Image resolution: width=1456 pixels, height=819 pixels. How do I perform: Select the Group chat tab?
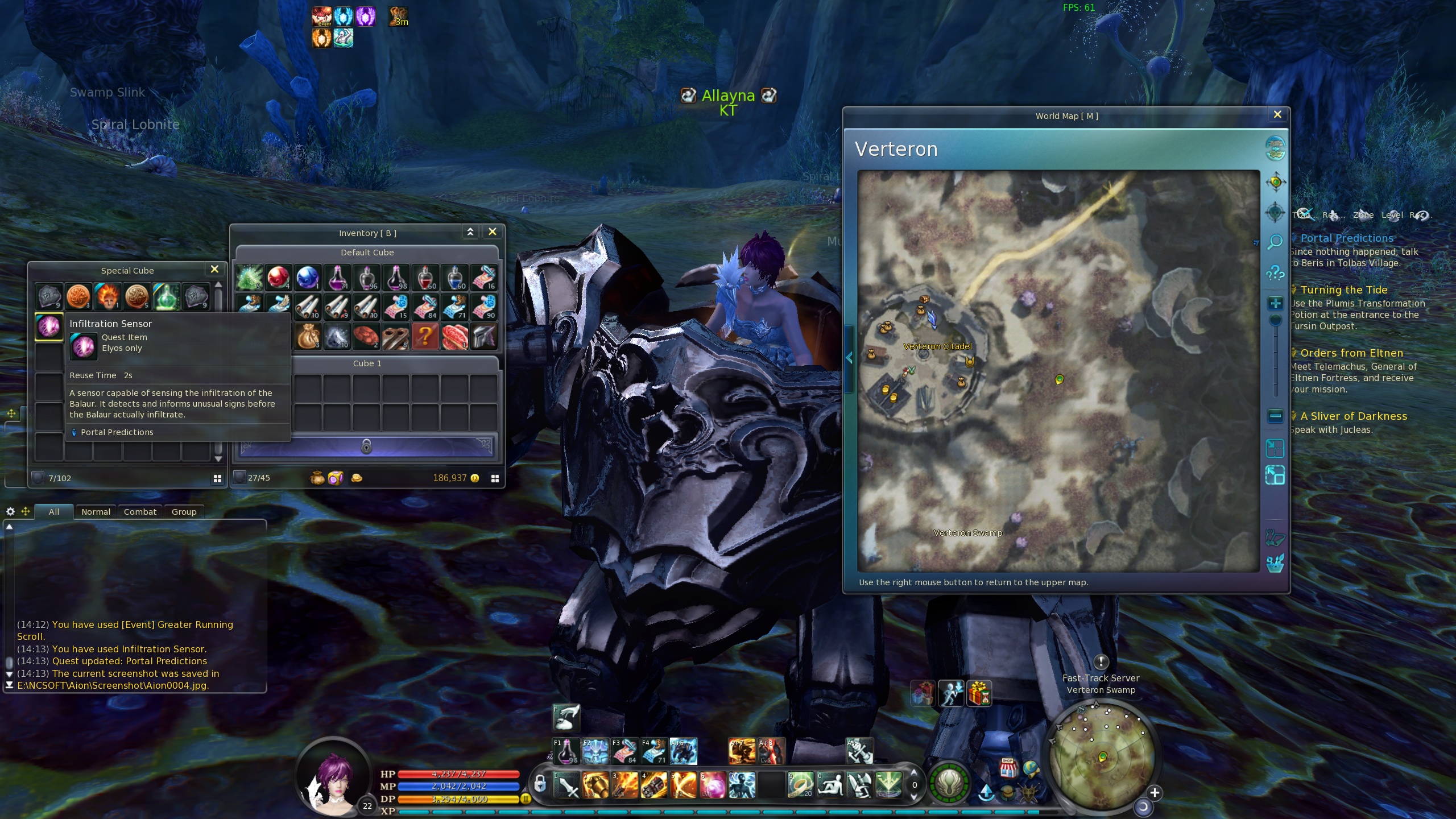(x=184, y=512)
